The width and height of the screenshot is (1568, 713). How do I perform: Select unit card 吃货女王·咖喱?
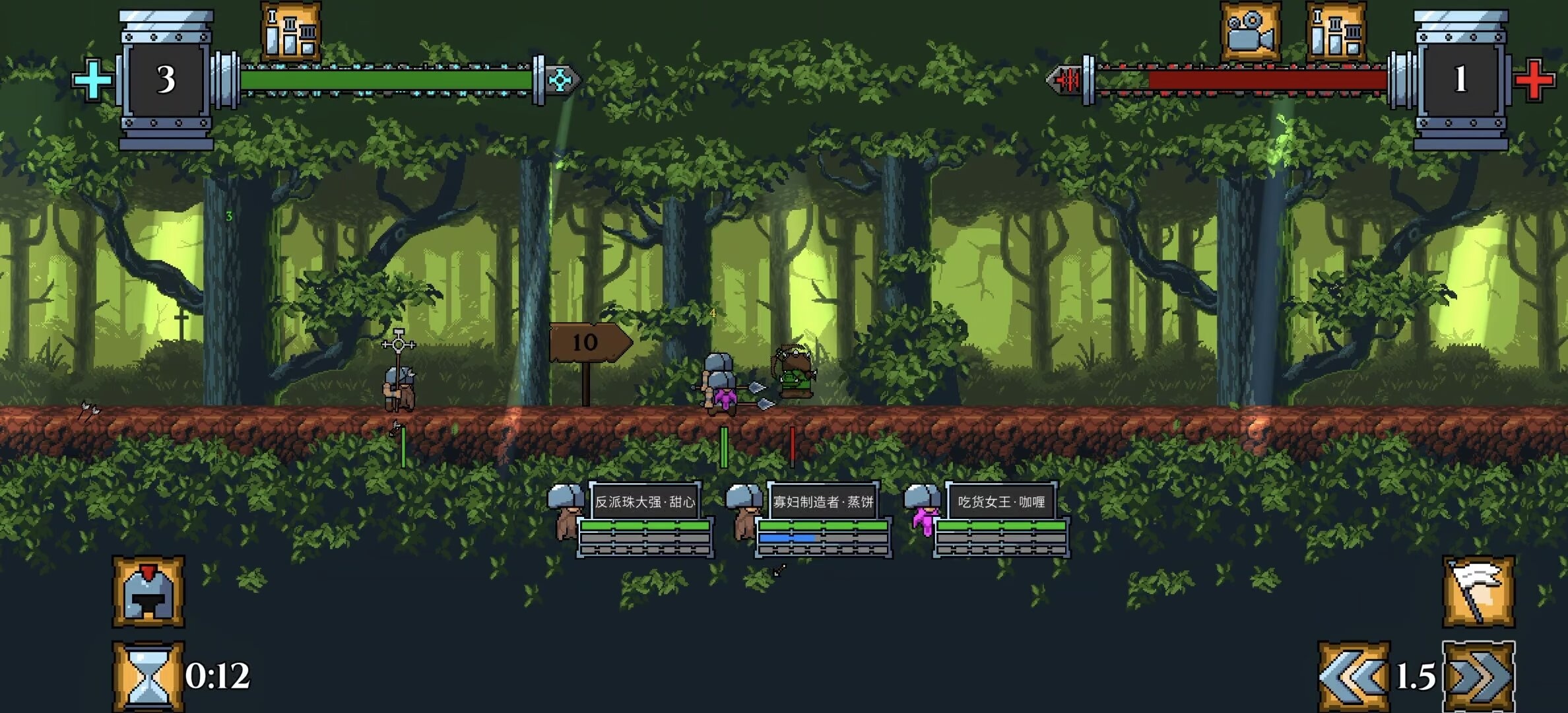1000,502
